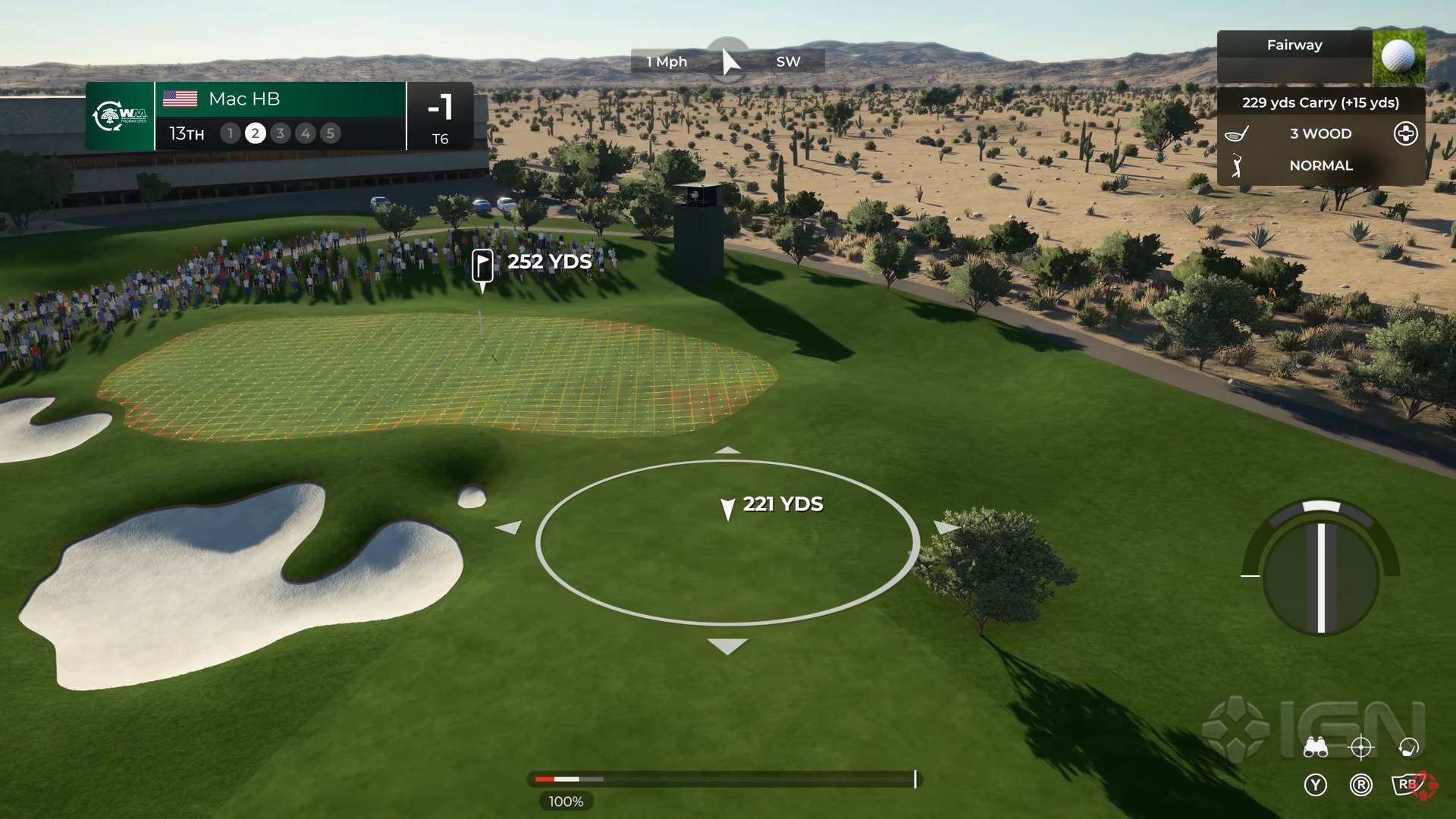Change the NORMAL shot type
The height and width of the screenshot is (819, 1456).
click(x=1320, y=165)
